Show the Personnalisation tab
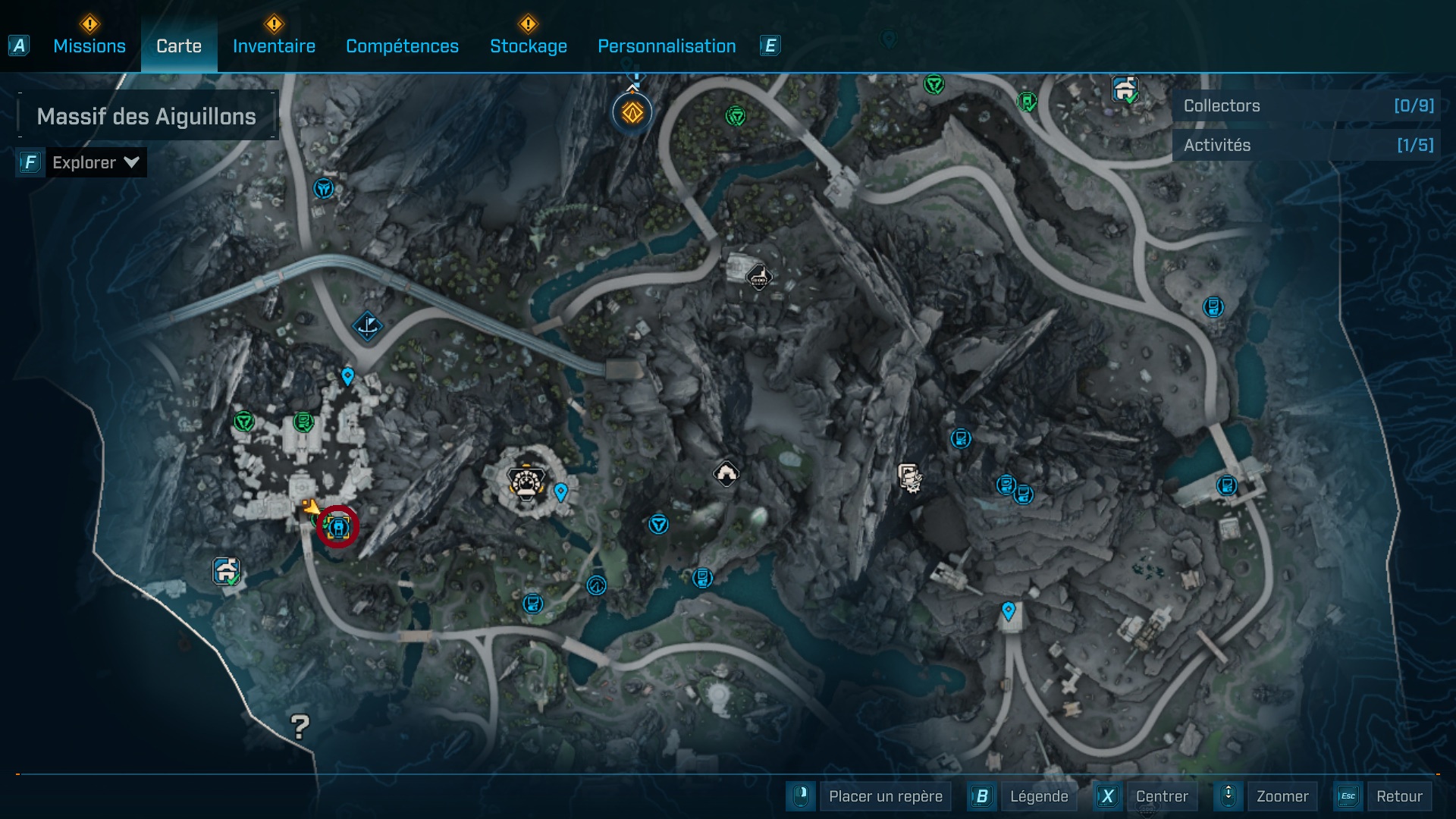 tap(667, 46)
